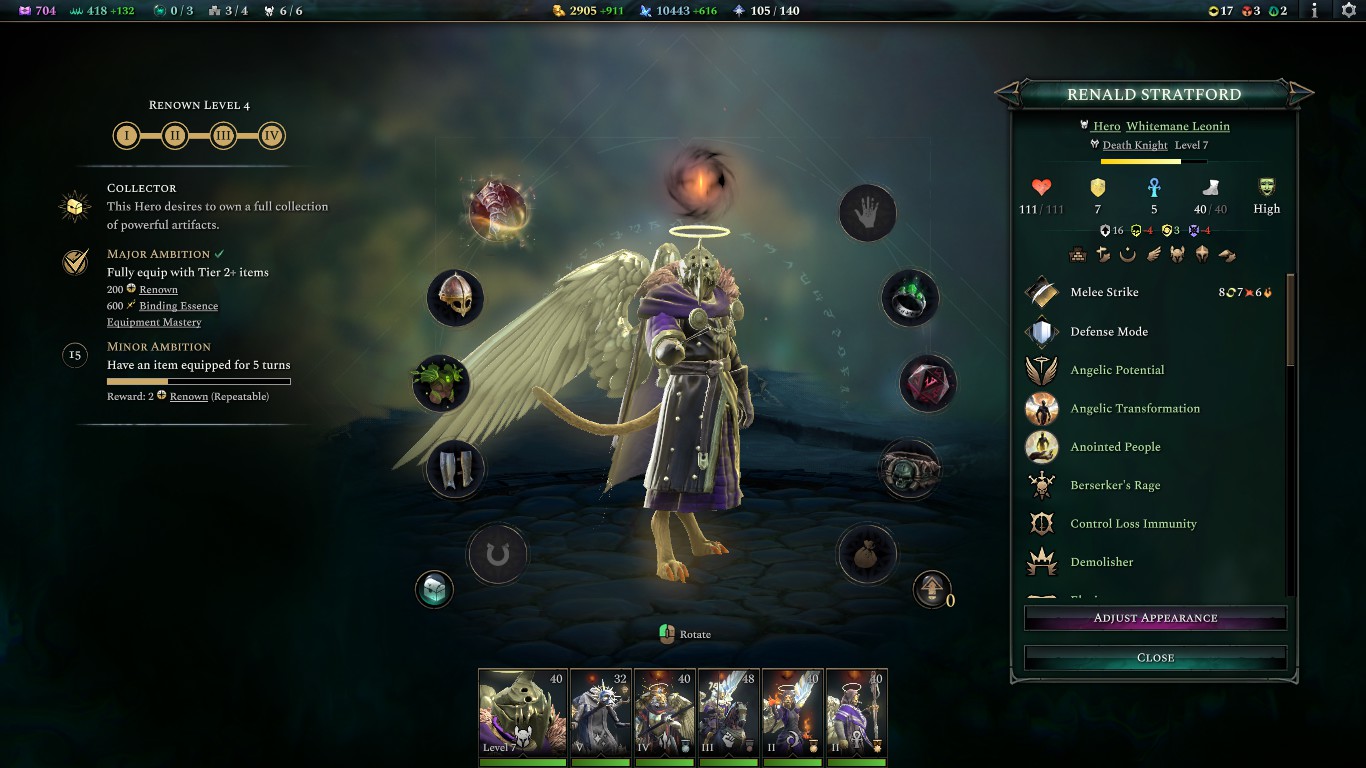Click the empty weapon hand slot
This screenshot has height=768, width=1366.
click(x=867, y=213)
